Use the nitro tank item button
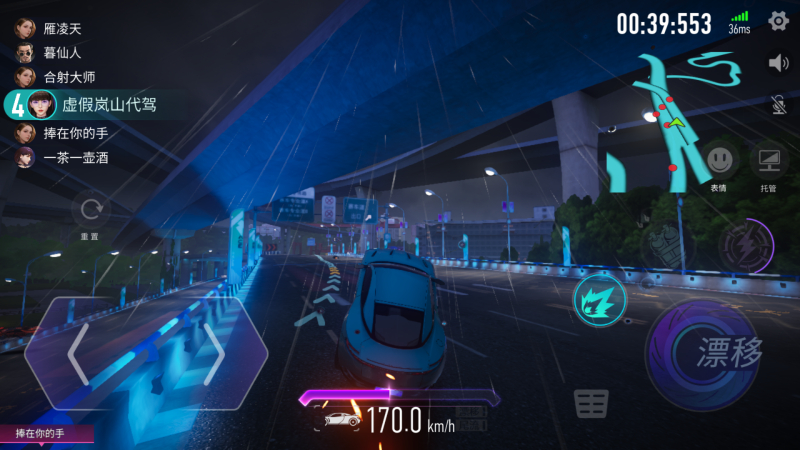Image resolution: width=800 pixels, height=450 pixels. coord(662,245)
